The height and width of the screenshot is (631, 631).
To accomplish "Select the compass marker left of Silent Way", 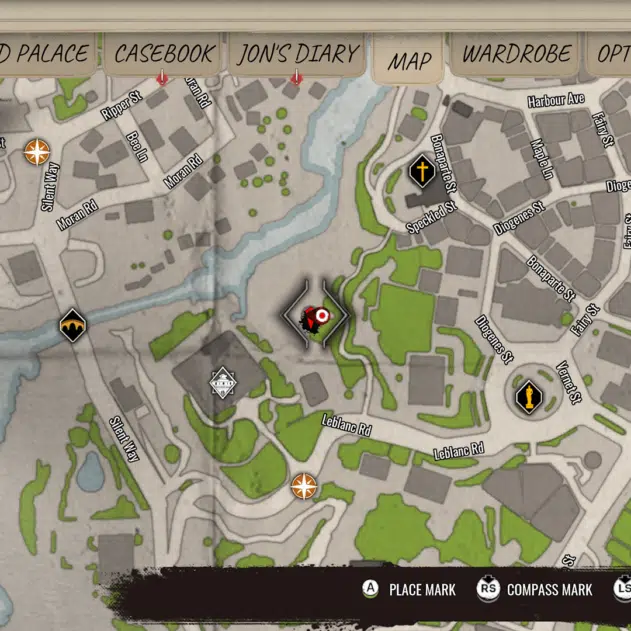I will (37, 151).
